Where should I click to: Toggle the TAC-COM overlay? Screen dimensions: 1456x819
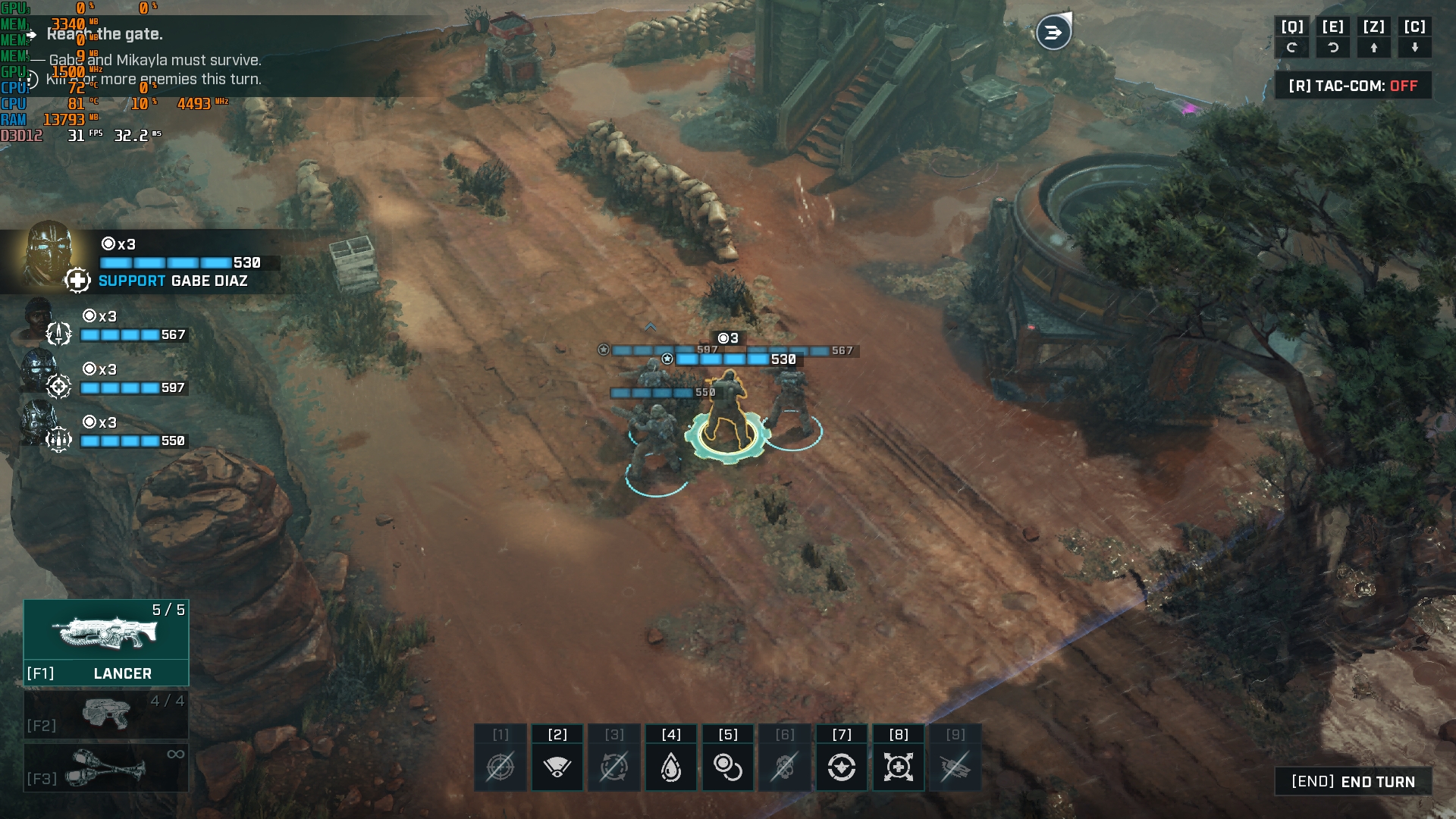[x=1353, y=86]
